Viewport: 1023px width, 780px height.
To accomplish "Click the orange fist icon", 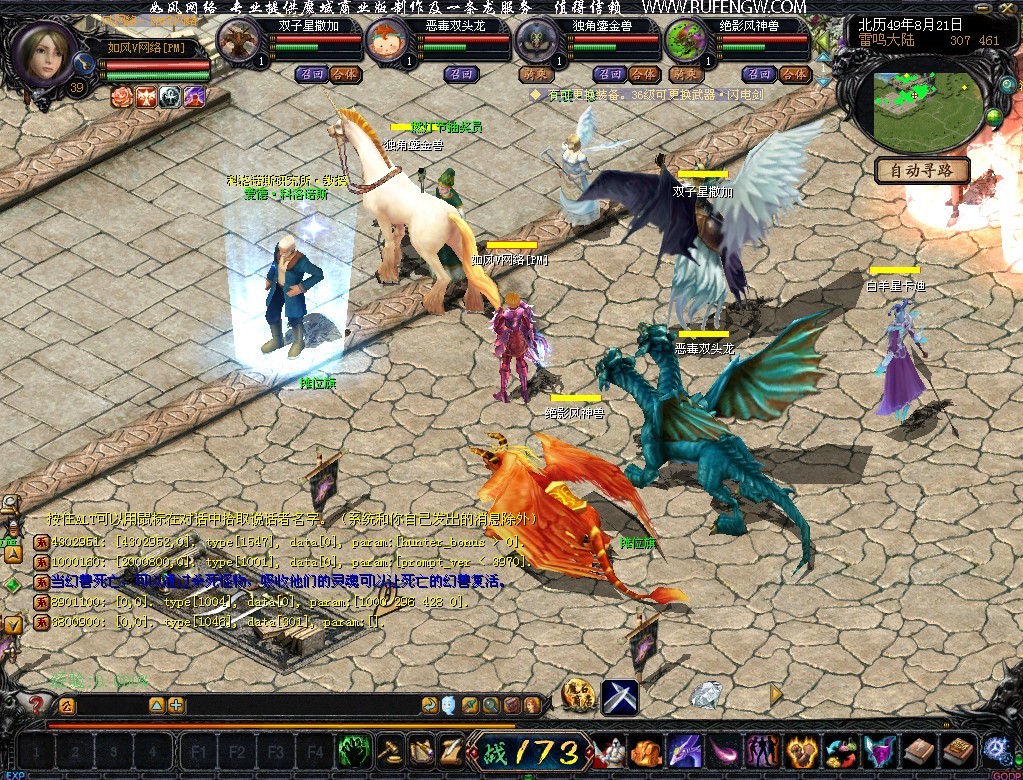I will [x=646, y=750].
